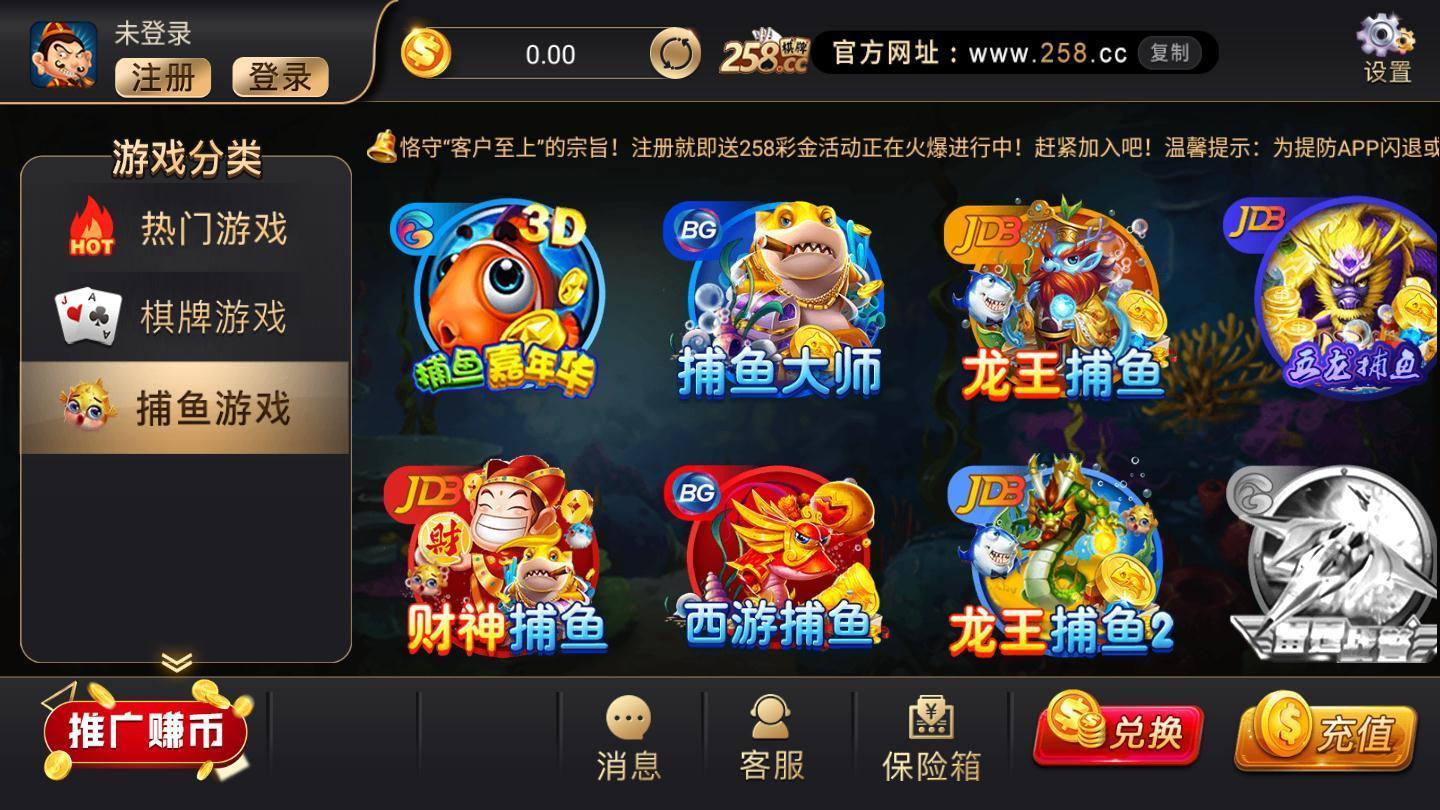Open 兑换 to exchange coins
Screen dimensions: 1440x810
pyautogui.click(x=1118, y=735)
